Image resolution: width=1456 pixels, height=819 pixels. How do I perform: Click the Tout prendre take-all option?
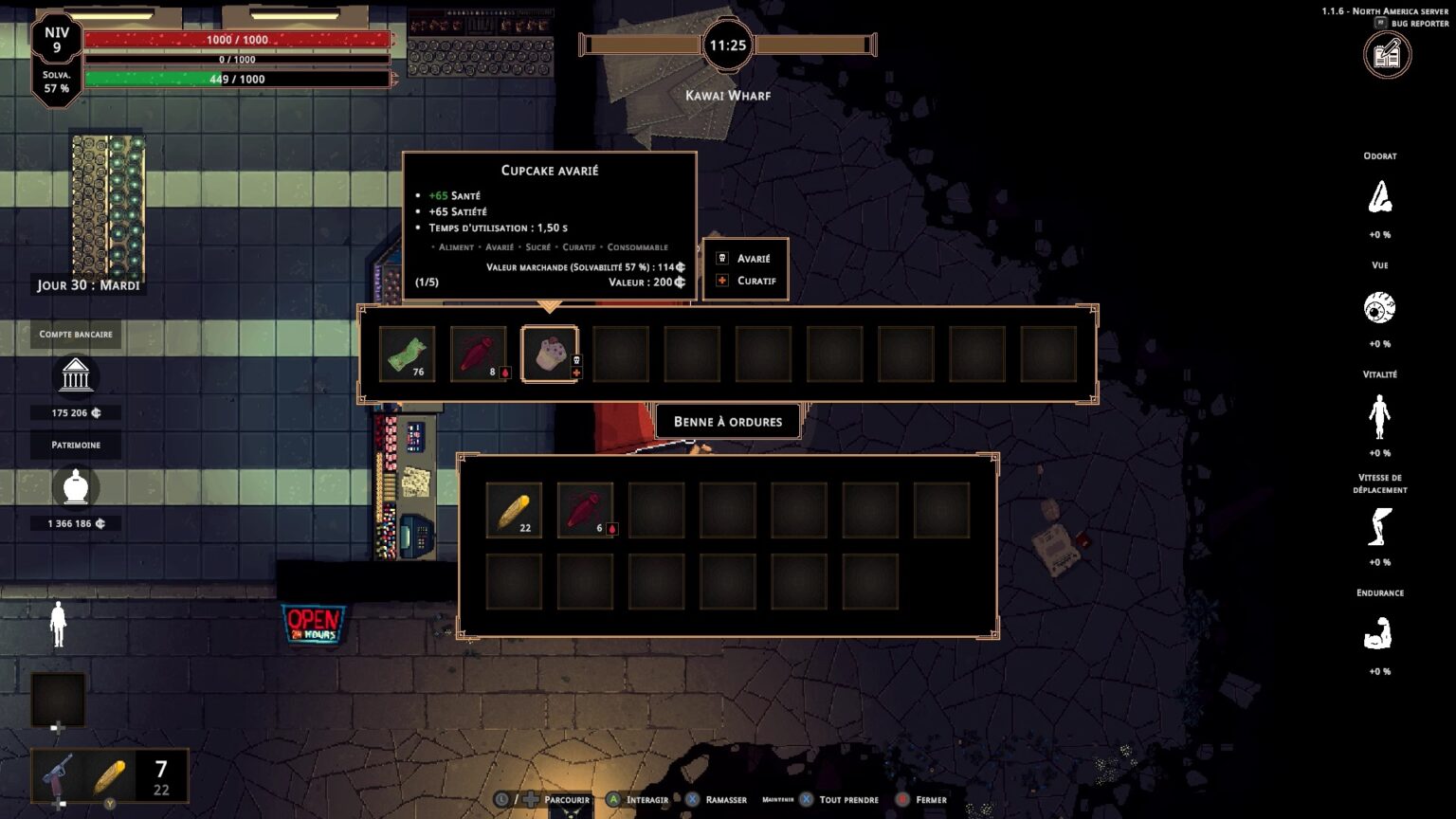(x=847, y=800)
